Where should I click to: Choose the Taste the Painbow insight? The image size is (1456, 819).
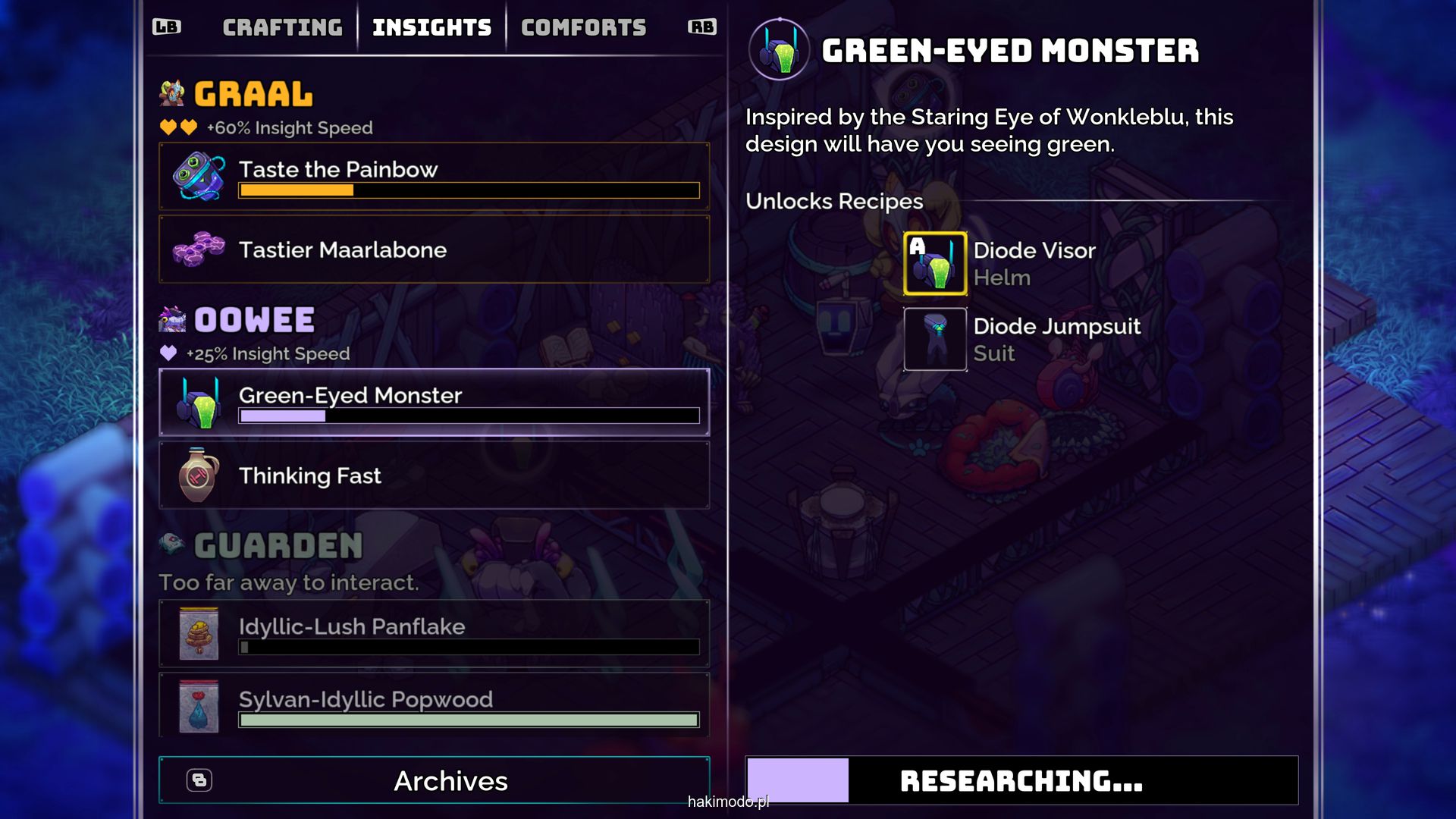point(434,176)
